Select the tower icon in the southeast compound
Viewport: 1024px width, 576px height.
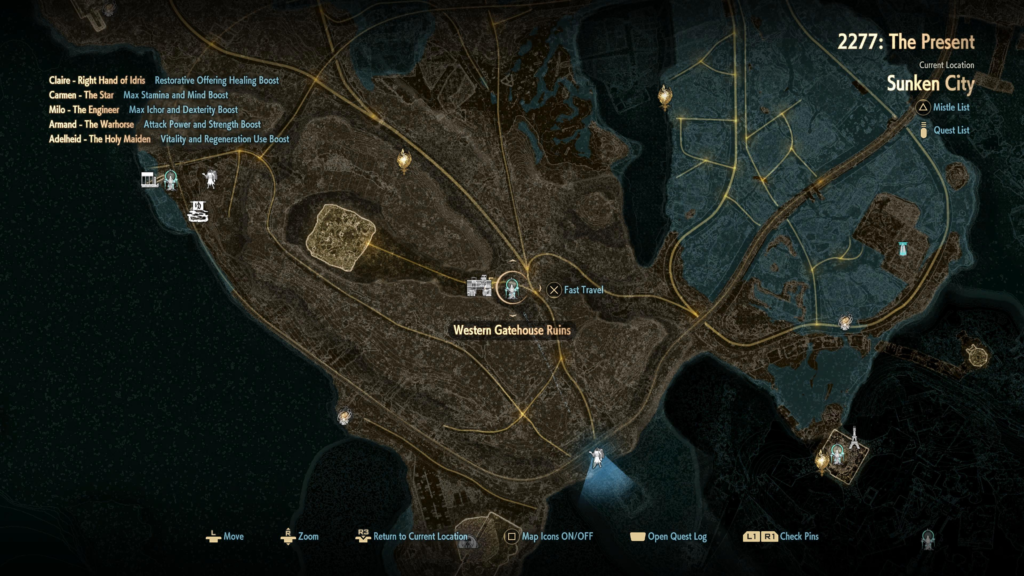pos(855,437)
